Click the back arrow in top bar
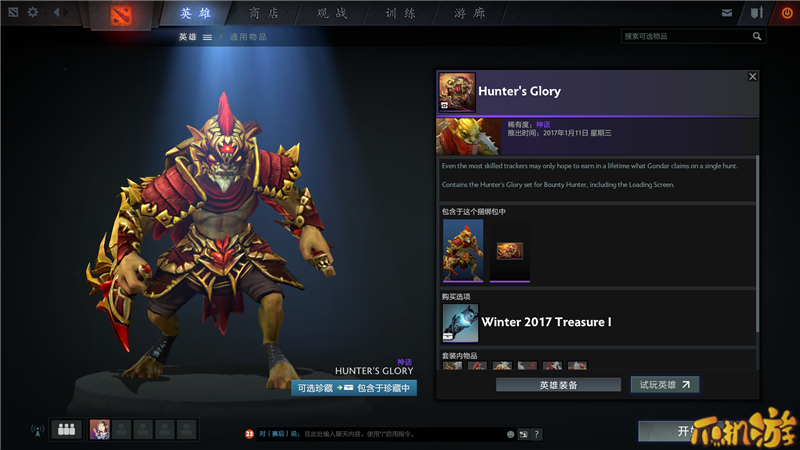The width and height of the screenshot is (800, 450). pos(56,13)
